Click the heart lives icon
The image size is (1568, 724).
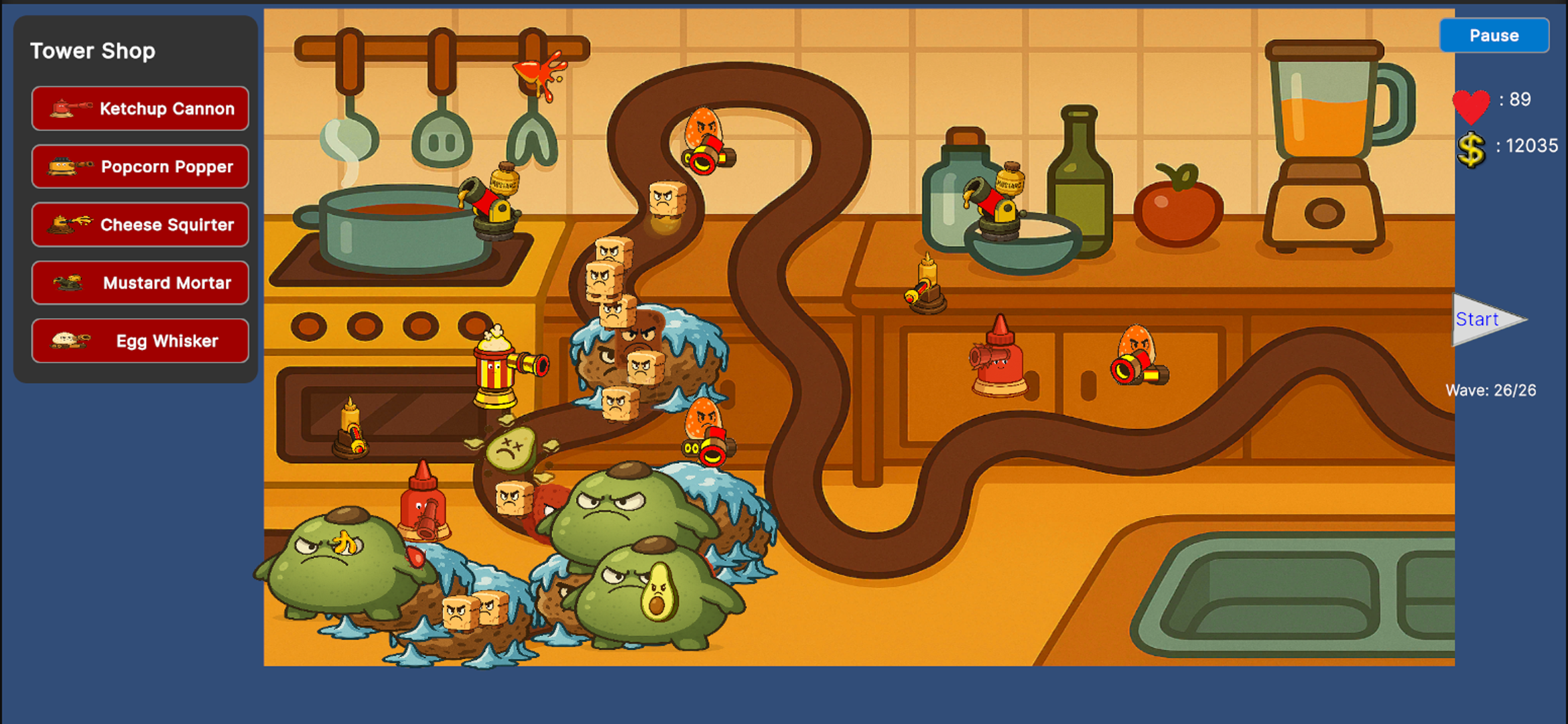point(1472,106)
